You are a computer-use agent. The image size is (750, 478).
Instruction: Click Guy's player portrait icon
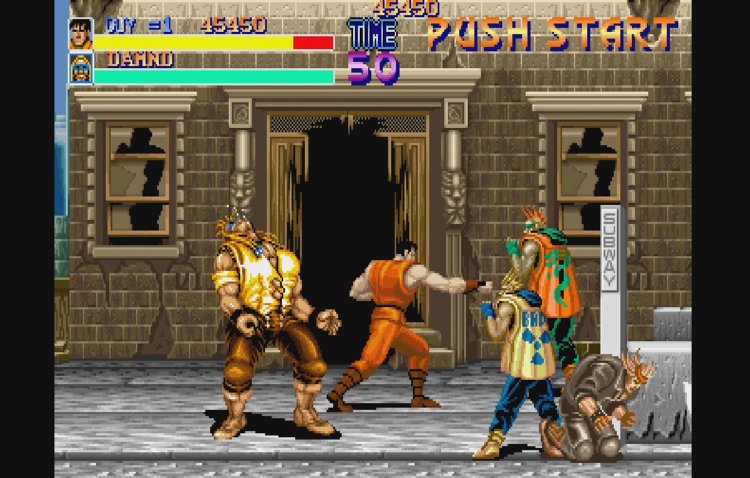81,34
